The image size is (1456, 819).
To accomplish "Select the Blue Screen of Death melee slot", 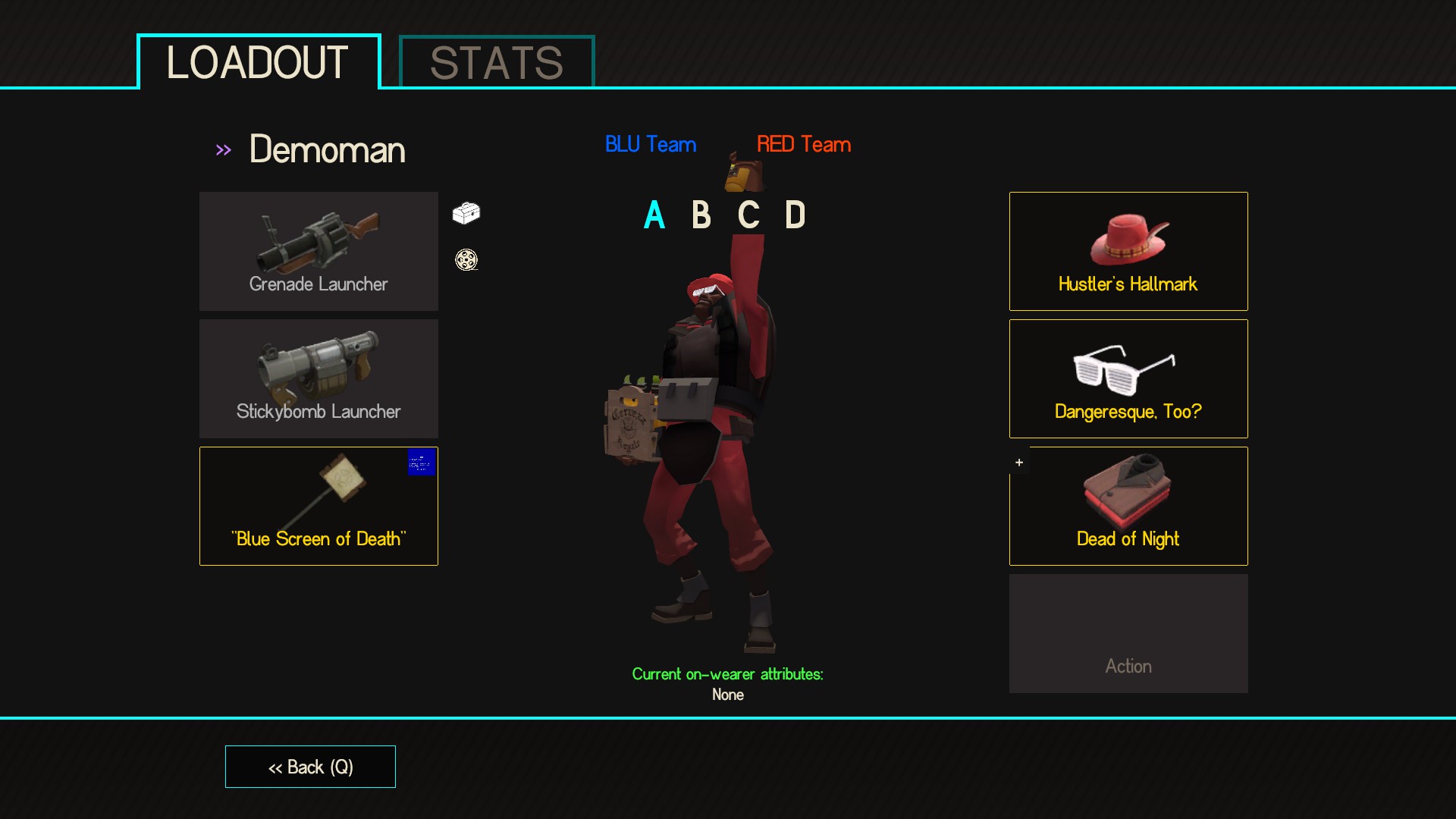I will 318,506.
